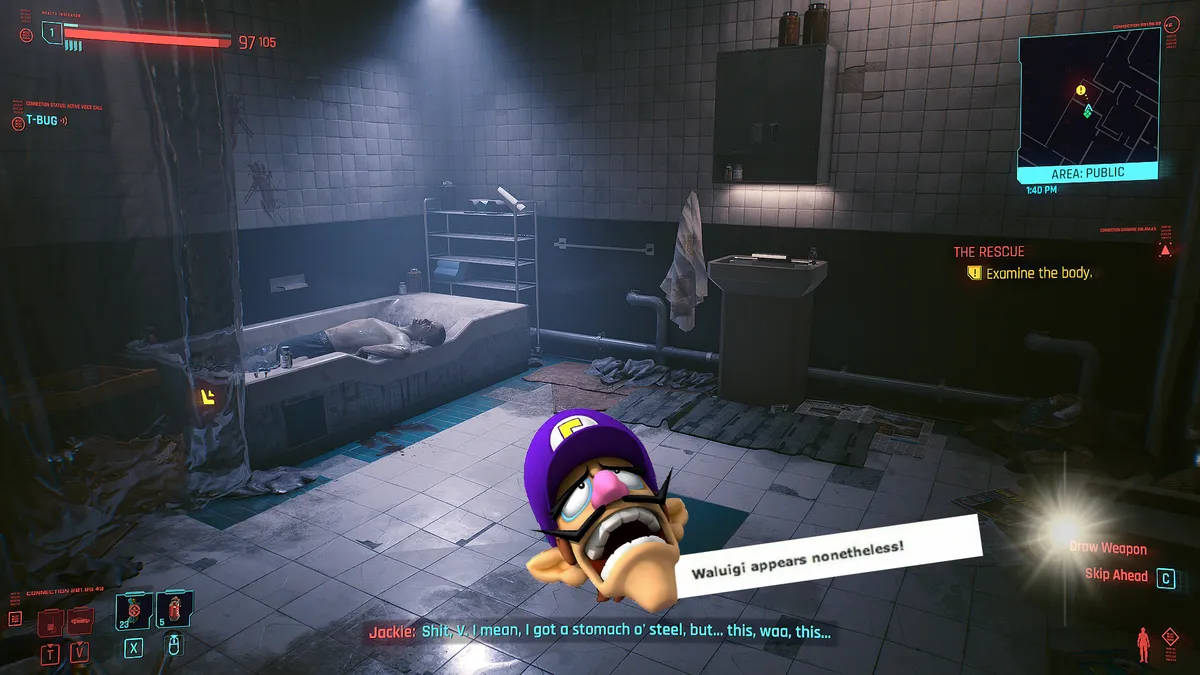1200x675 pixels.
Task: Click the red triangle alert icon
Action: click(x=1164, y=250)
